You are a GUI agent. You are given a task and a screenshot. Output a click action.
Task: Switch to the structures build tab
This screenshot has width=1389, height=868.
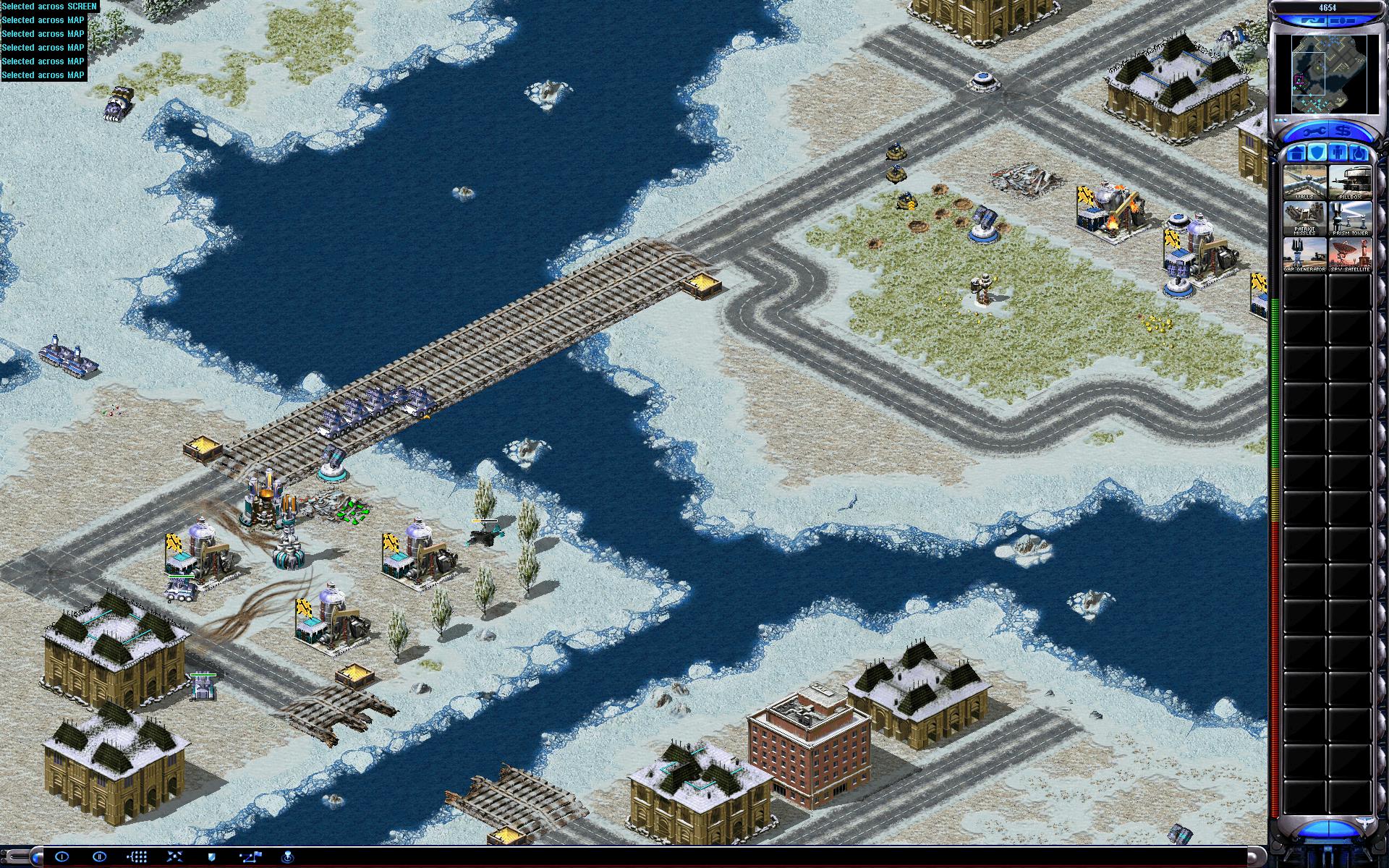(x=1296, y=153)
